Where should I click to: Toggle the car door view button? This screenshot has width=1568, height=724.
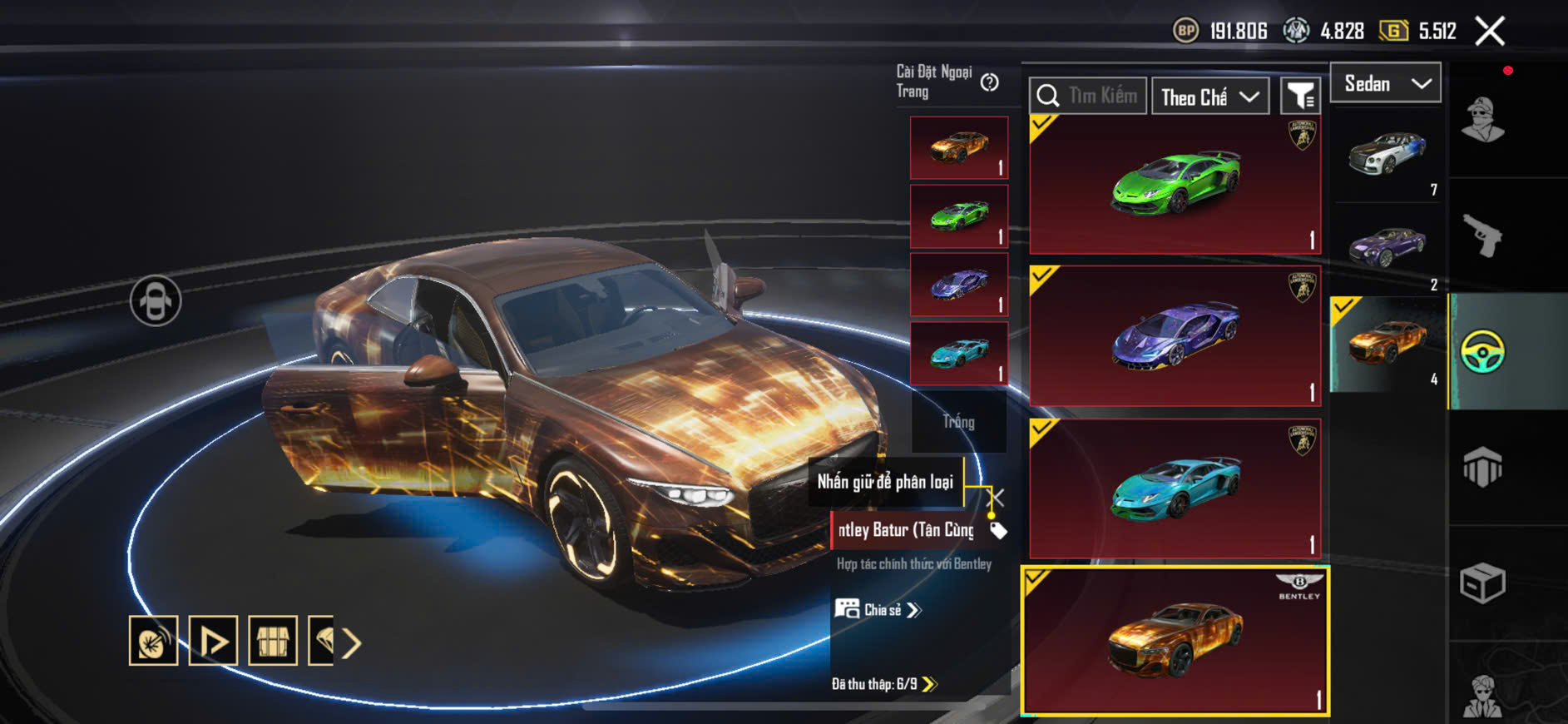(156, 300)
